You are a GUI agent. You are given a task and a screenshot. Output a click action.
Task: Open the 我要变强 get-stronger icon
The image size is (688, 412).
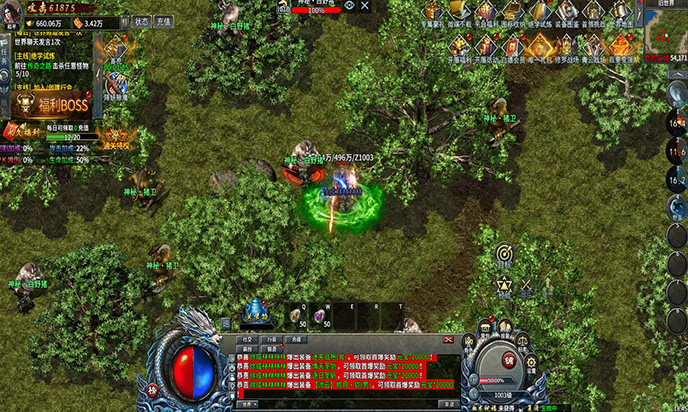pos(621,45)
